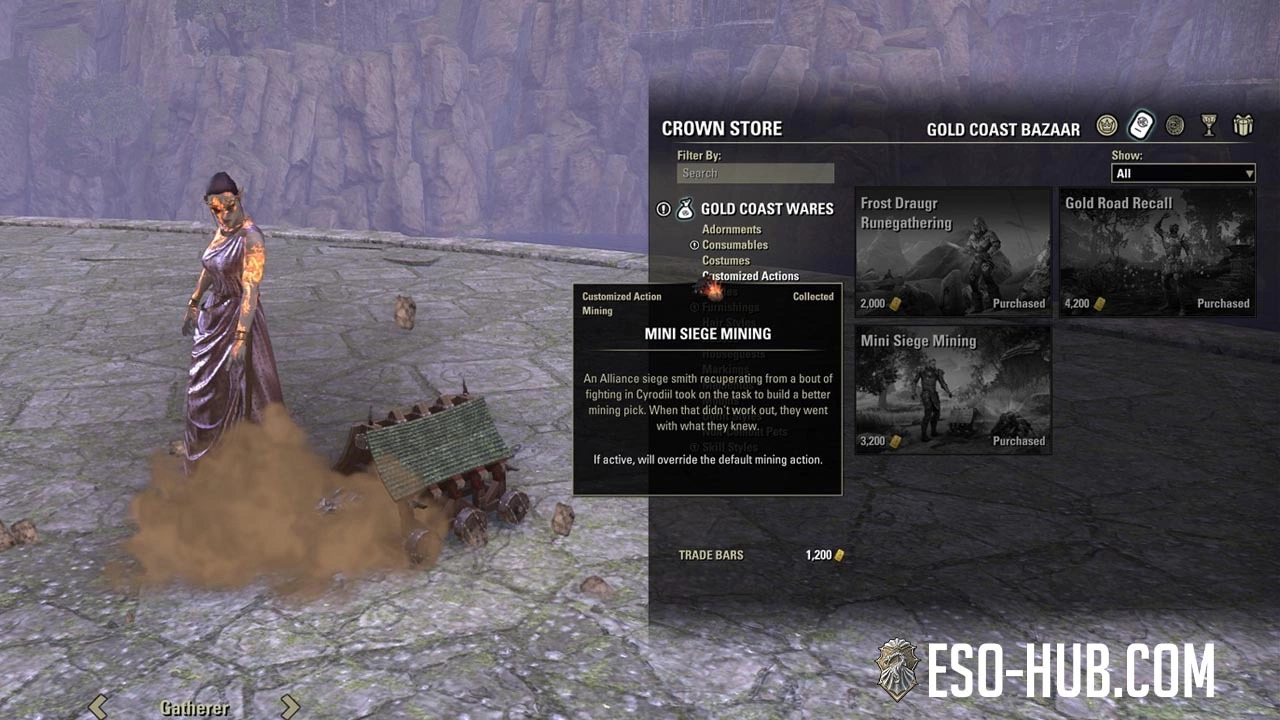Browse the Costumes subcategory

pyautogui.click(x=725, y=260)
